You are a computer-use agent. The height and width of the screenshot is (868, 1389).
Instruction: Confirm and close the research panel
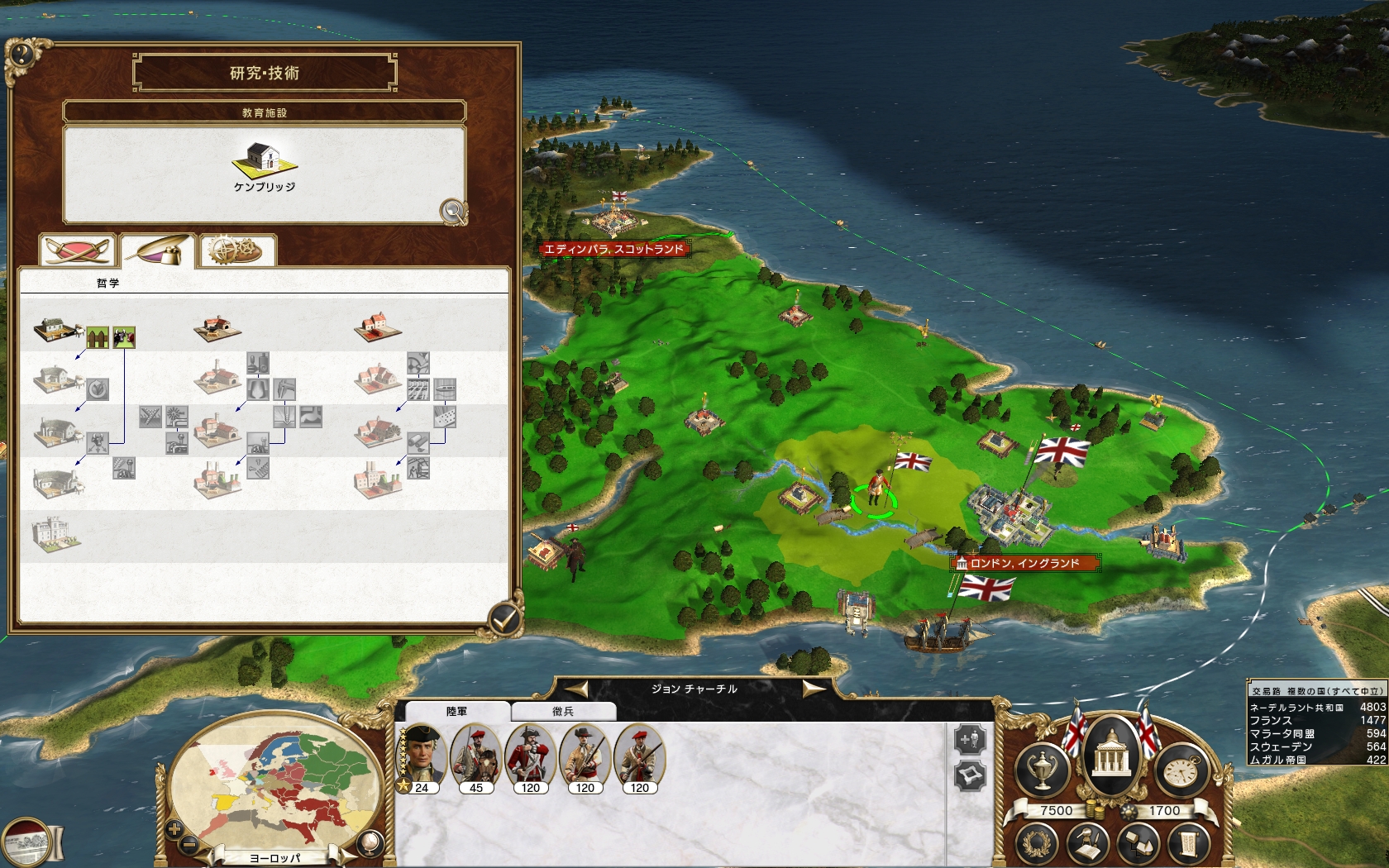(504, 618)
